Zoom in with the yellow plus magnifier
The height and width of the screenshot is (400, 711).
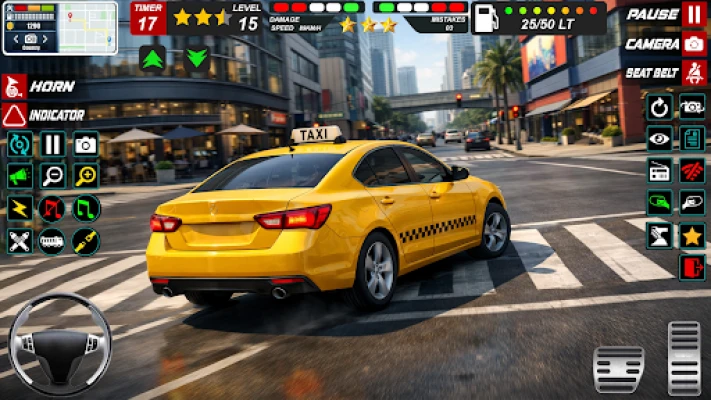[x=86, y=176]
